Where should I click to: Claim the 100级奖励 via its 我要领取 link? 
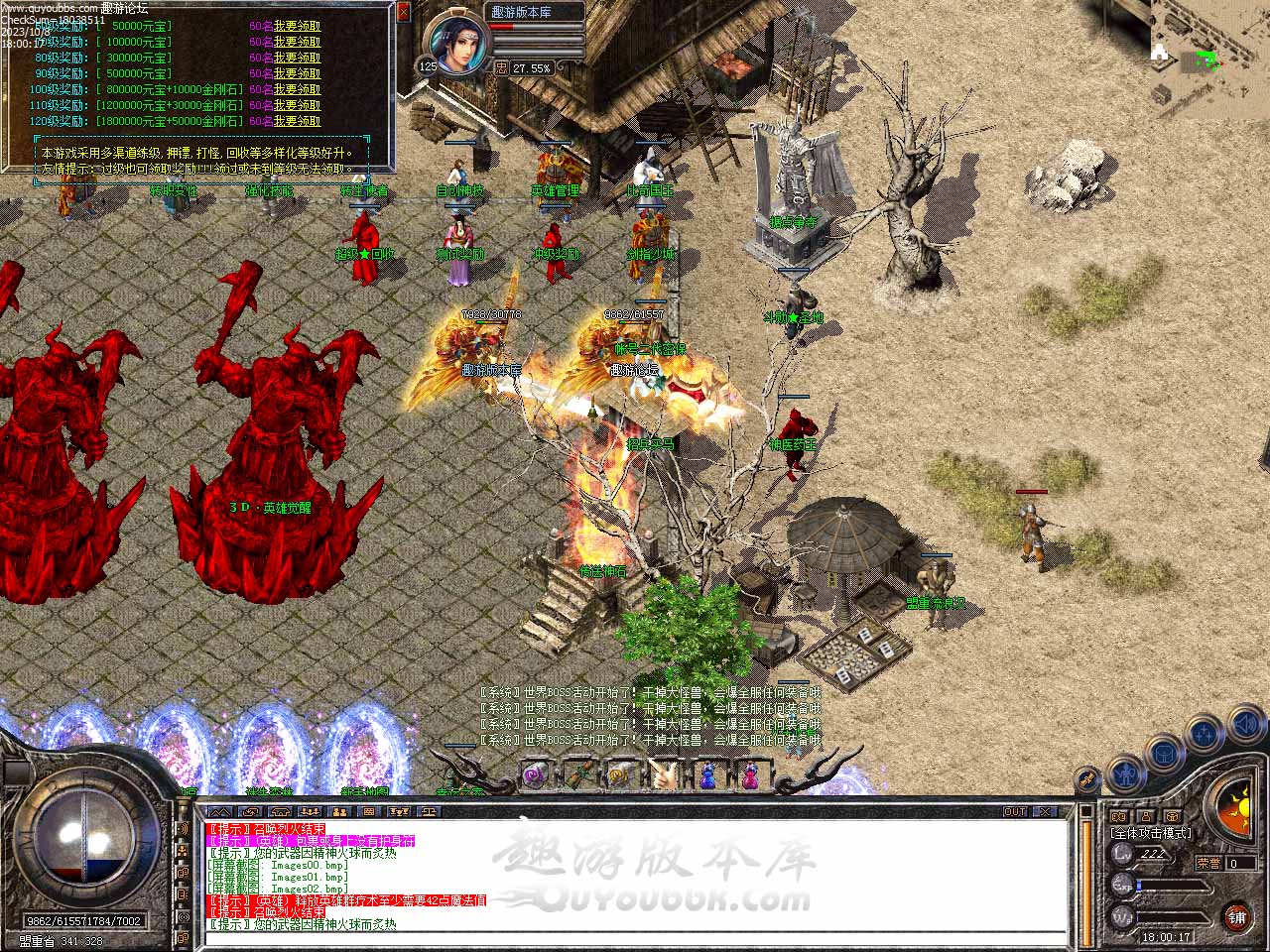click(297, 89)
